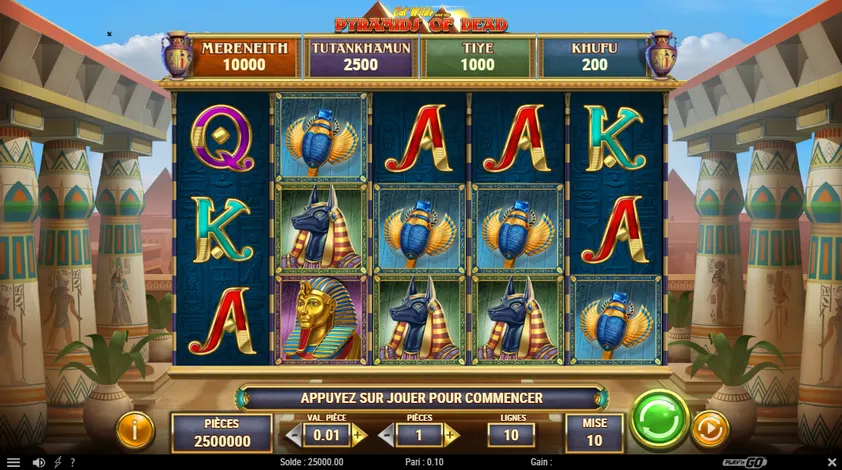Open the question mark help
842x470 pixels.
[x=72, y=462]
